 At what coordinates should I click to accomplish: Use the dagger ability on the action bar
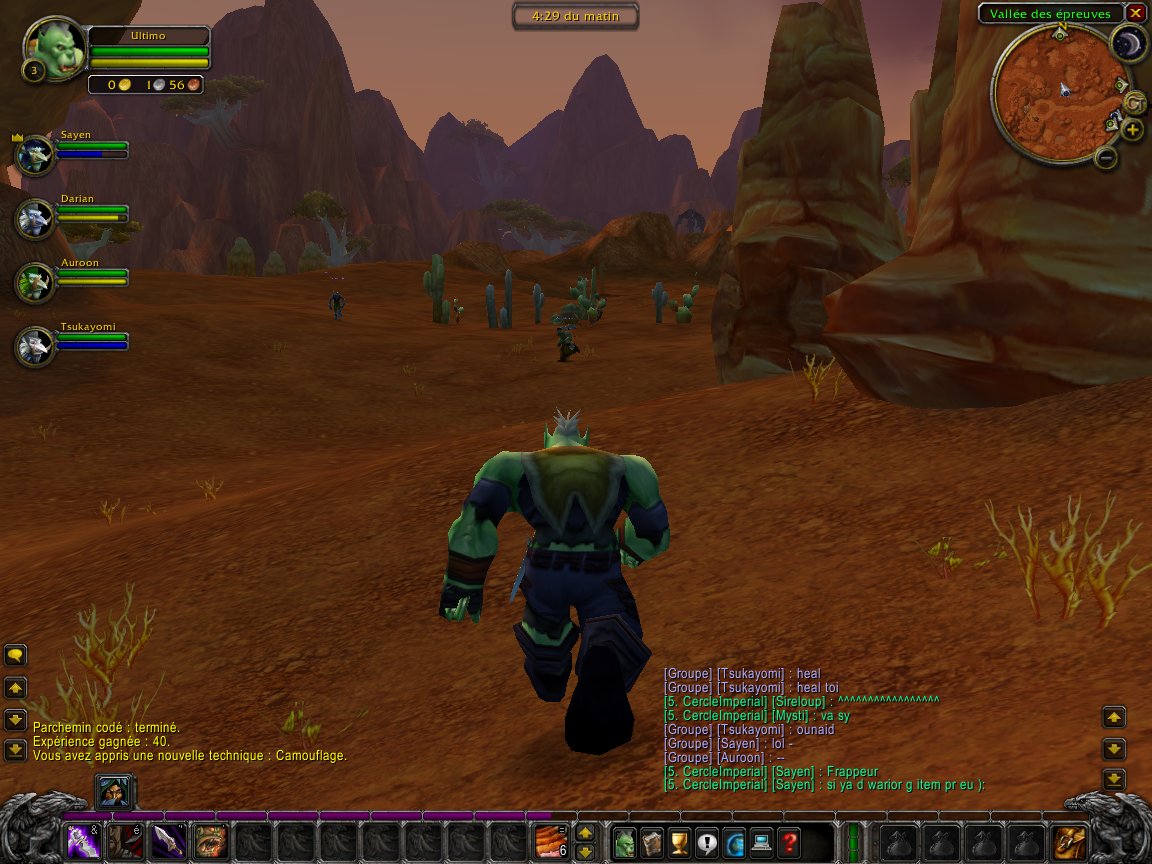coord(168,841)
